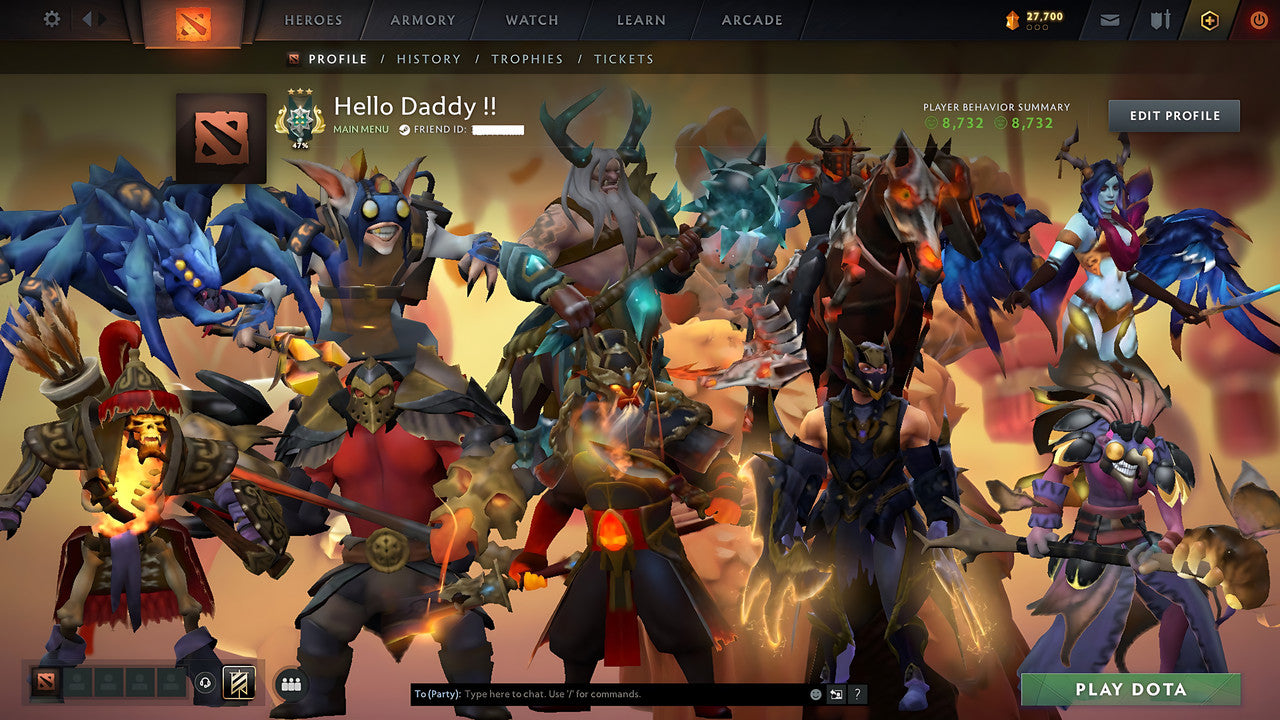The image size is (1280, 720).
Task: Switch to the HISTORY tab
Action: click(429, 59)
